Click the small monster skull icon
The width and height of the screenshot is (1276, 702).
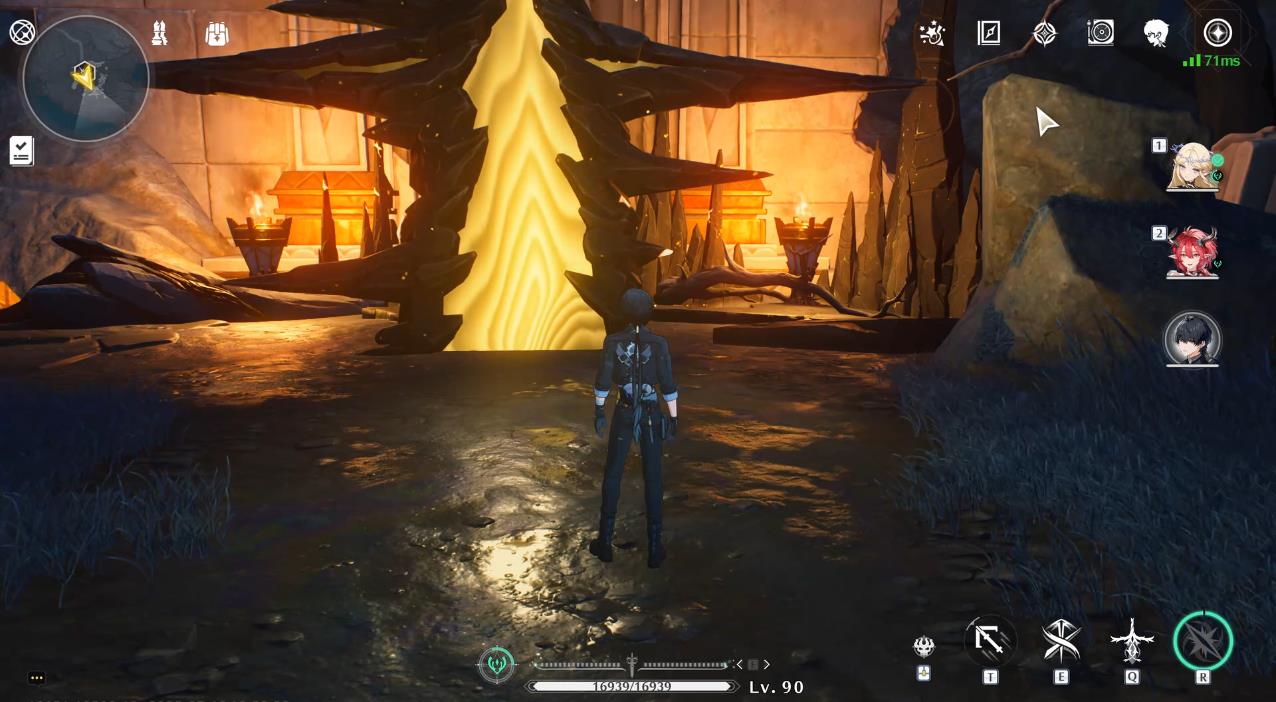pyautogui.click(x=924, y=646)
